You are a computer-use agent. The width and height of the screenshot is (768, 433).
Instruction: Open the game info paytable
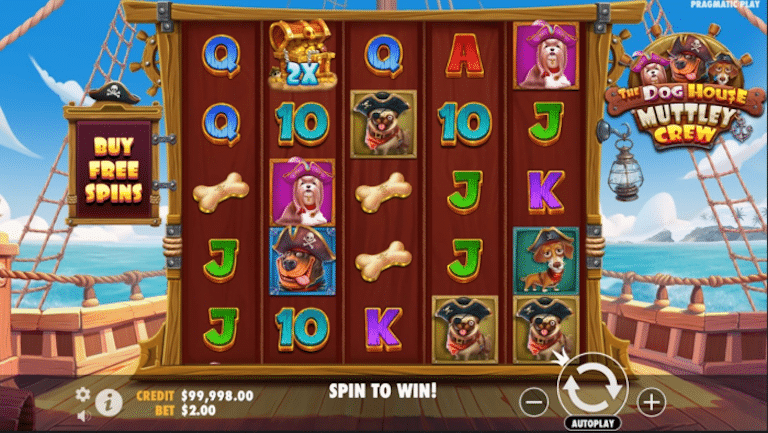(x=108, y=403)
